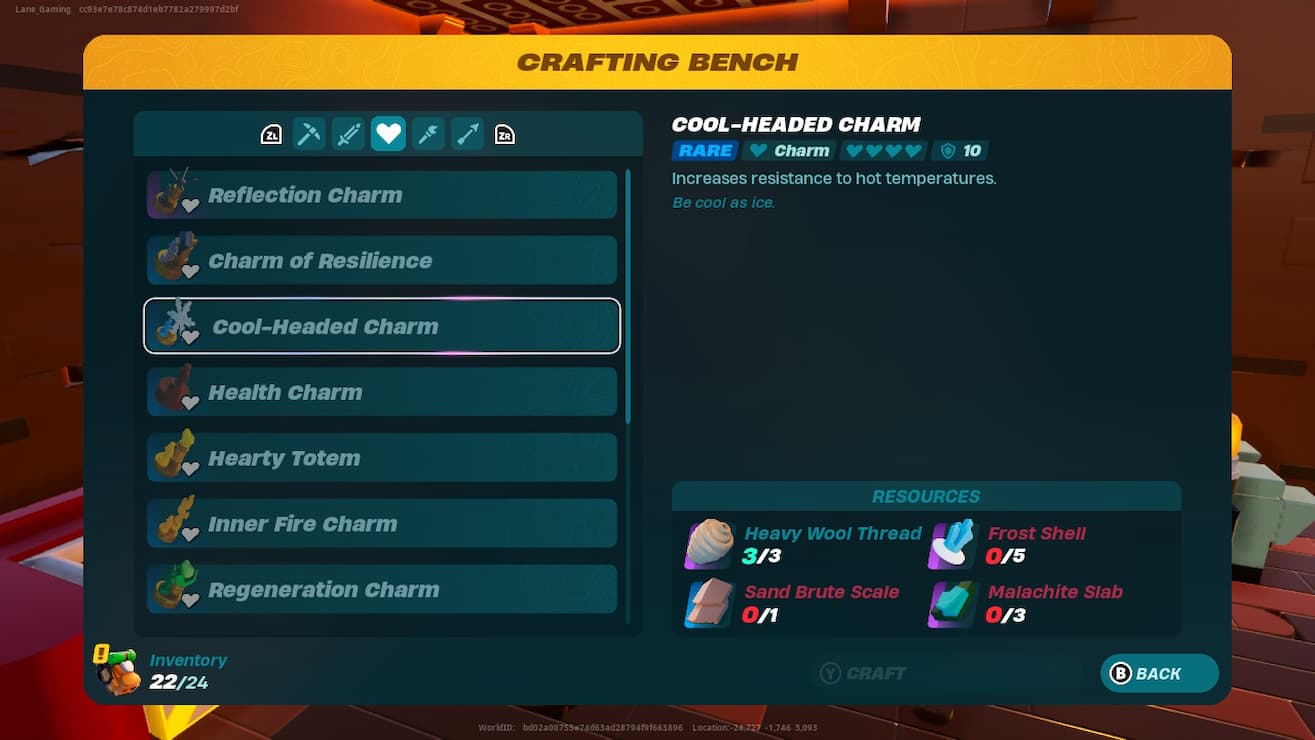This screenshot has height=740, width=1315.
Task: Click the Heavy Wool Thread resource icon
Action: (708, 543)
